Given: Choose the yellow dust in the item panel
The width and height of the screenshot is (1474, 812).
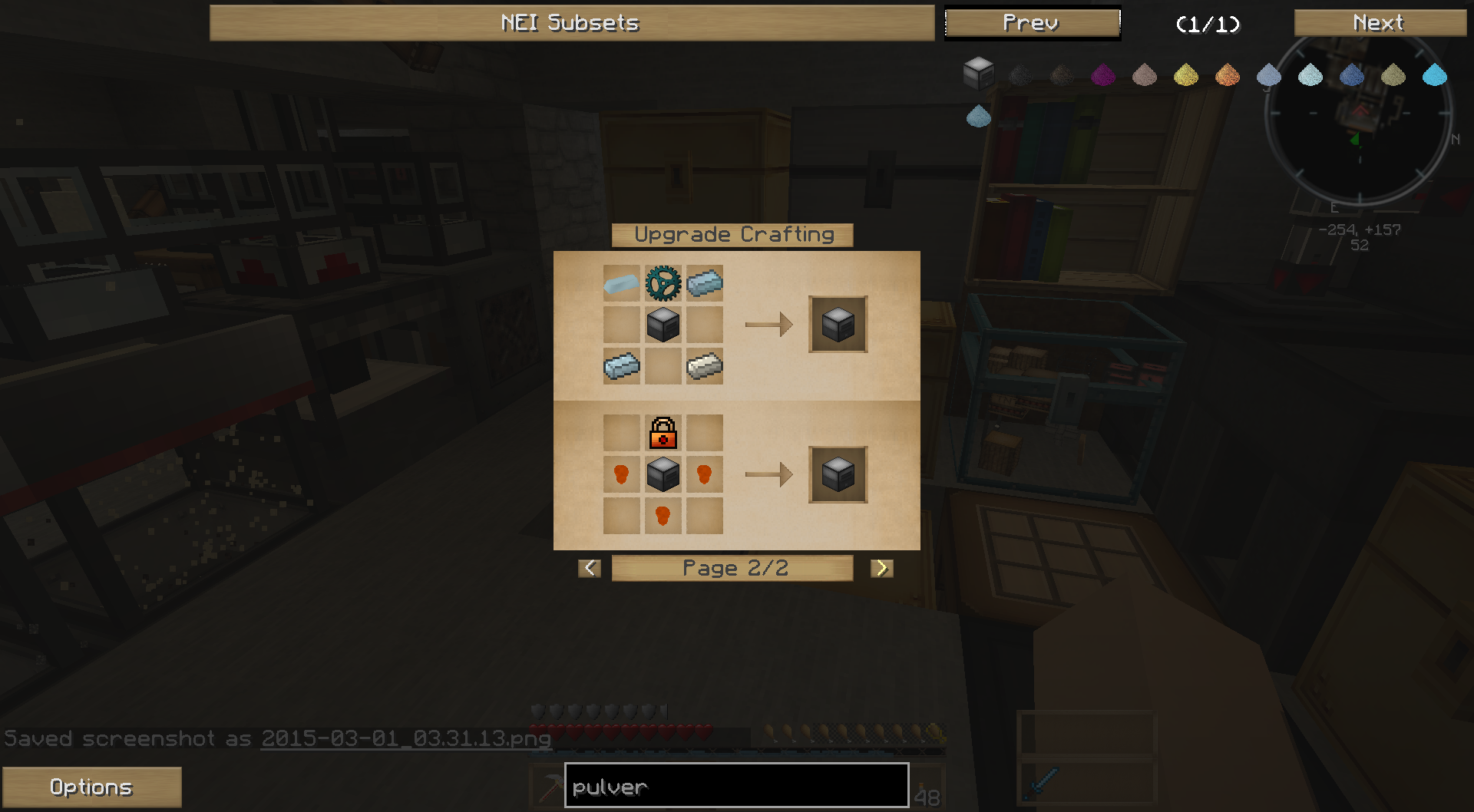Looking at the screenshot, I should [x=1186, y=74].
